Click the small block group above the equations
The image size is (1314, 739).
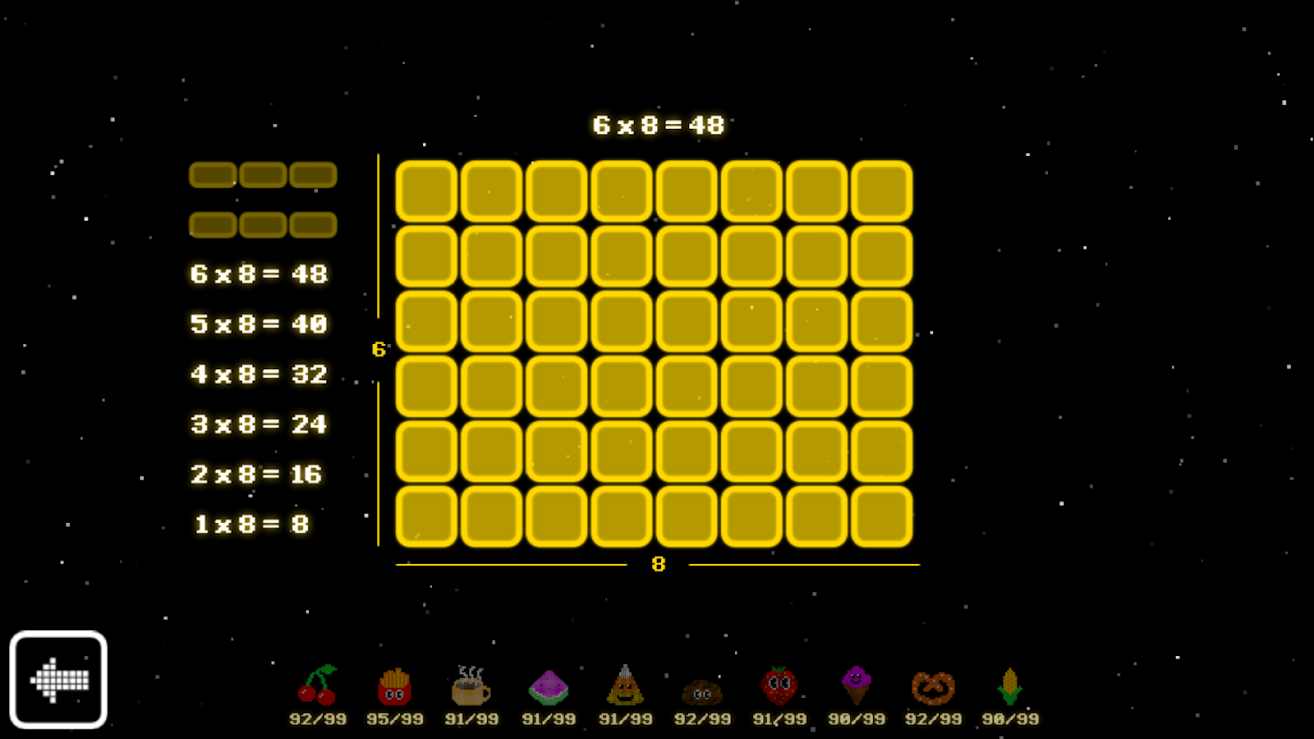pos(263,199)
